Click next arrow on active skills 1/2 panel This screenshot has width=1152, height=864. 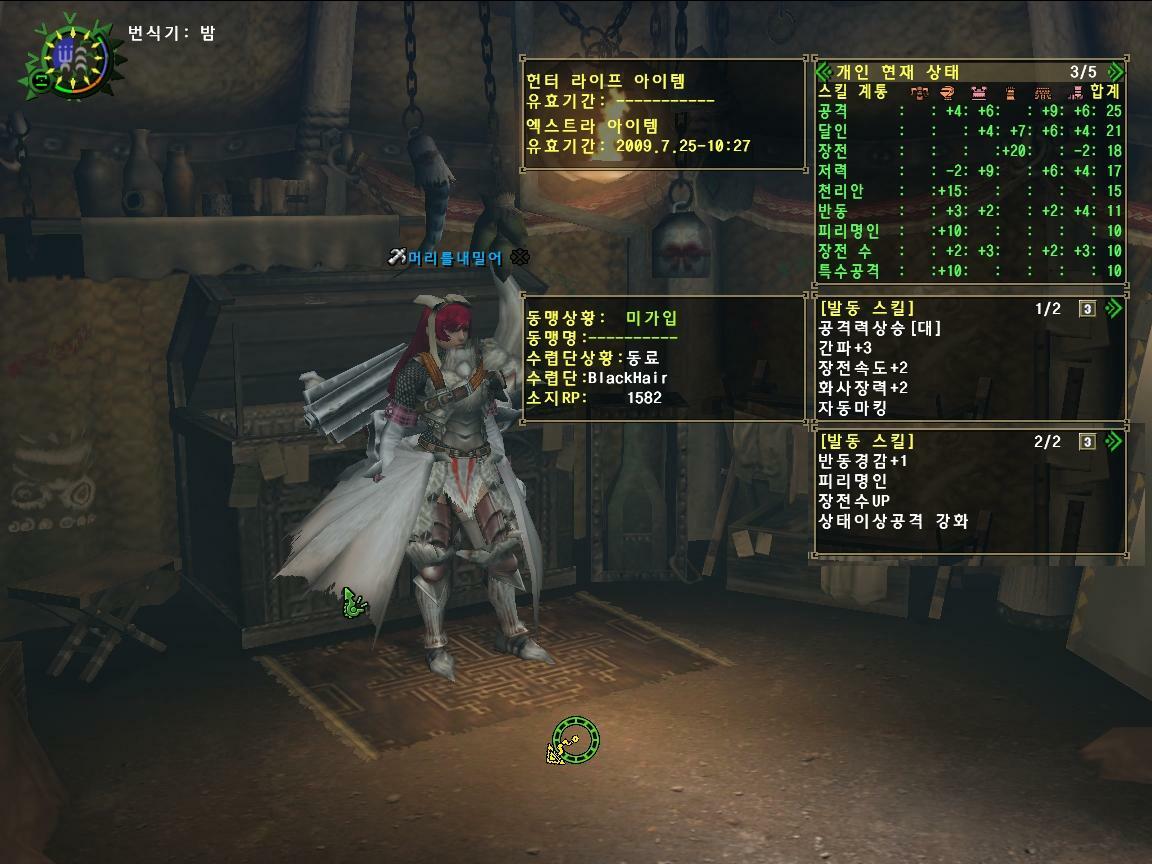(1112, 309)
